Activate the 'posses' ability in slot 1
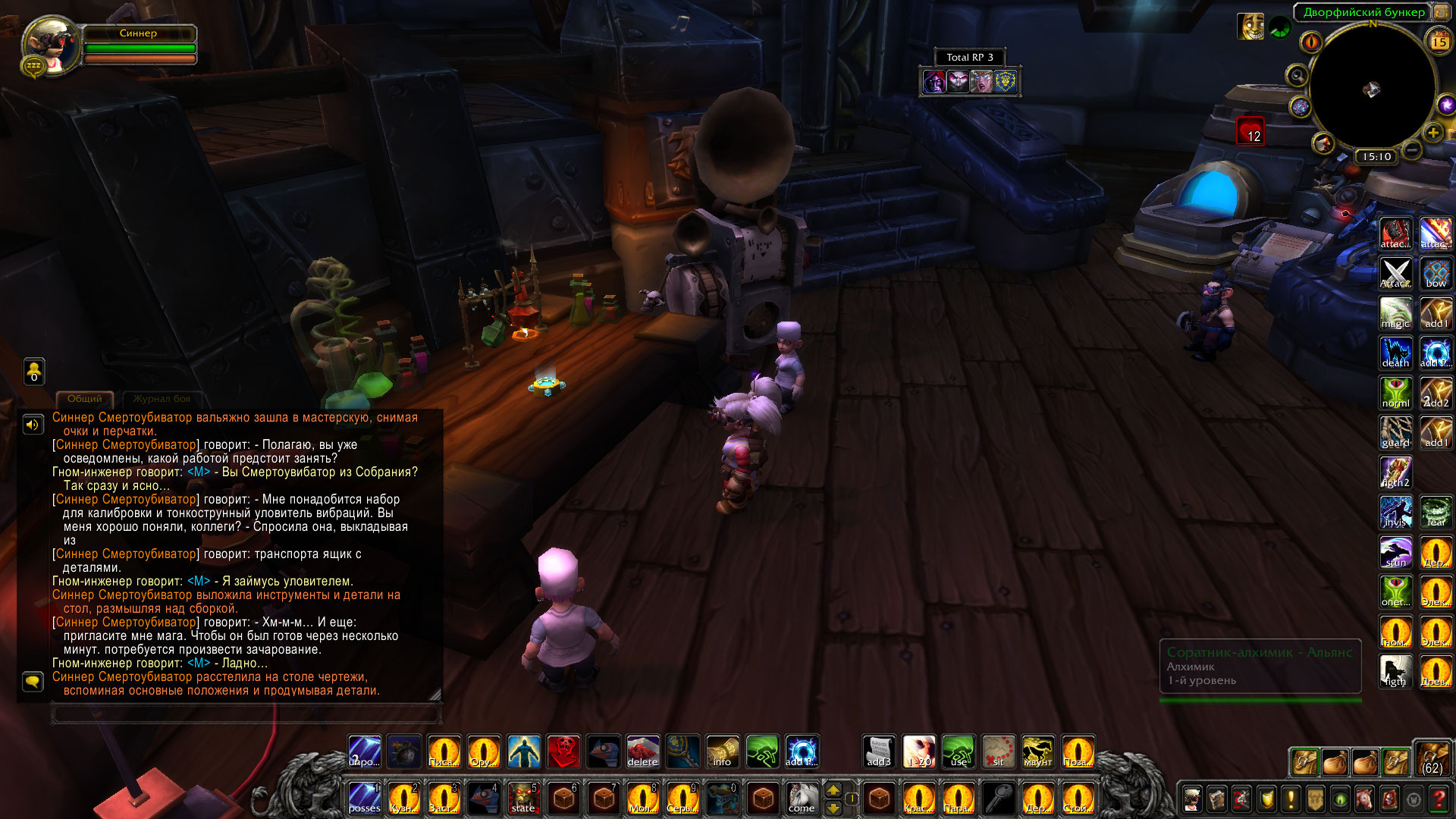The height and width of the screenshot is (819, 1456). tap(365, 799)
